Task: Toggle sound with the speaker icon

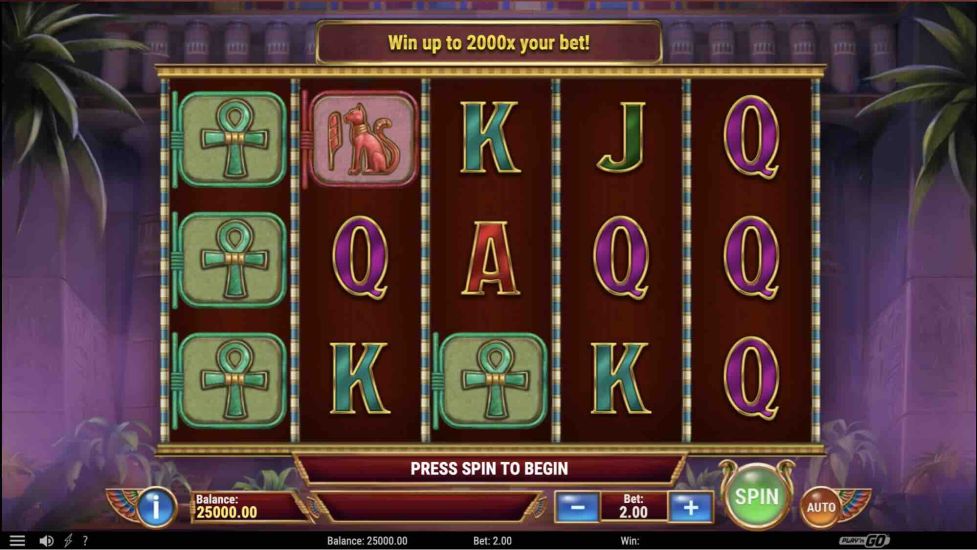Action: 46,541
